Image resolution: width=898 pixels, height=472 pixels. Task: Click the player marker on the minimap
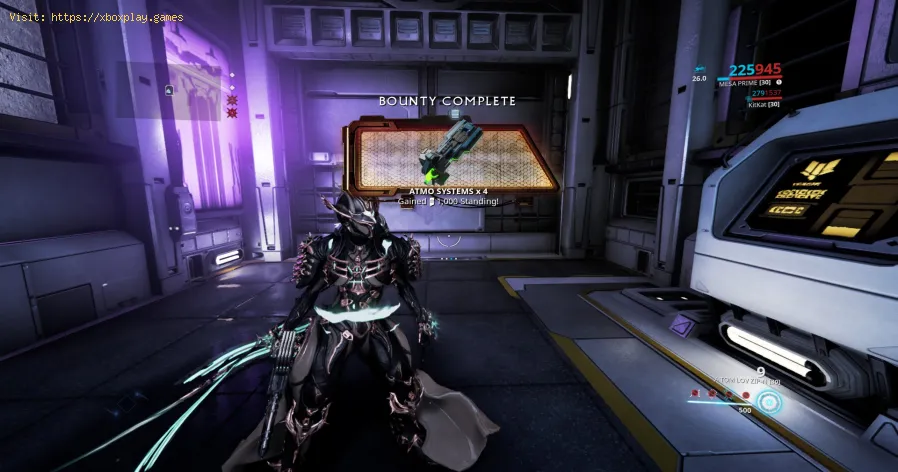click(168, 90)
